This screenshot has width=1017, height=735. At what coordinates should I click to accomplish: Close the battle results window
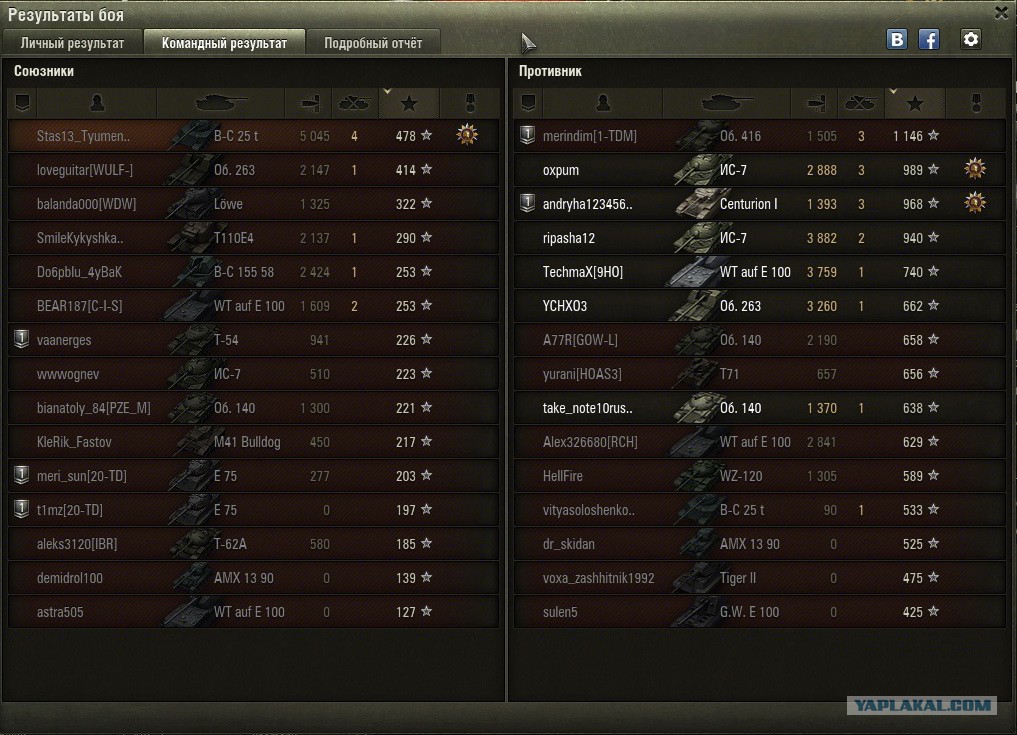(1001, 13)
